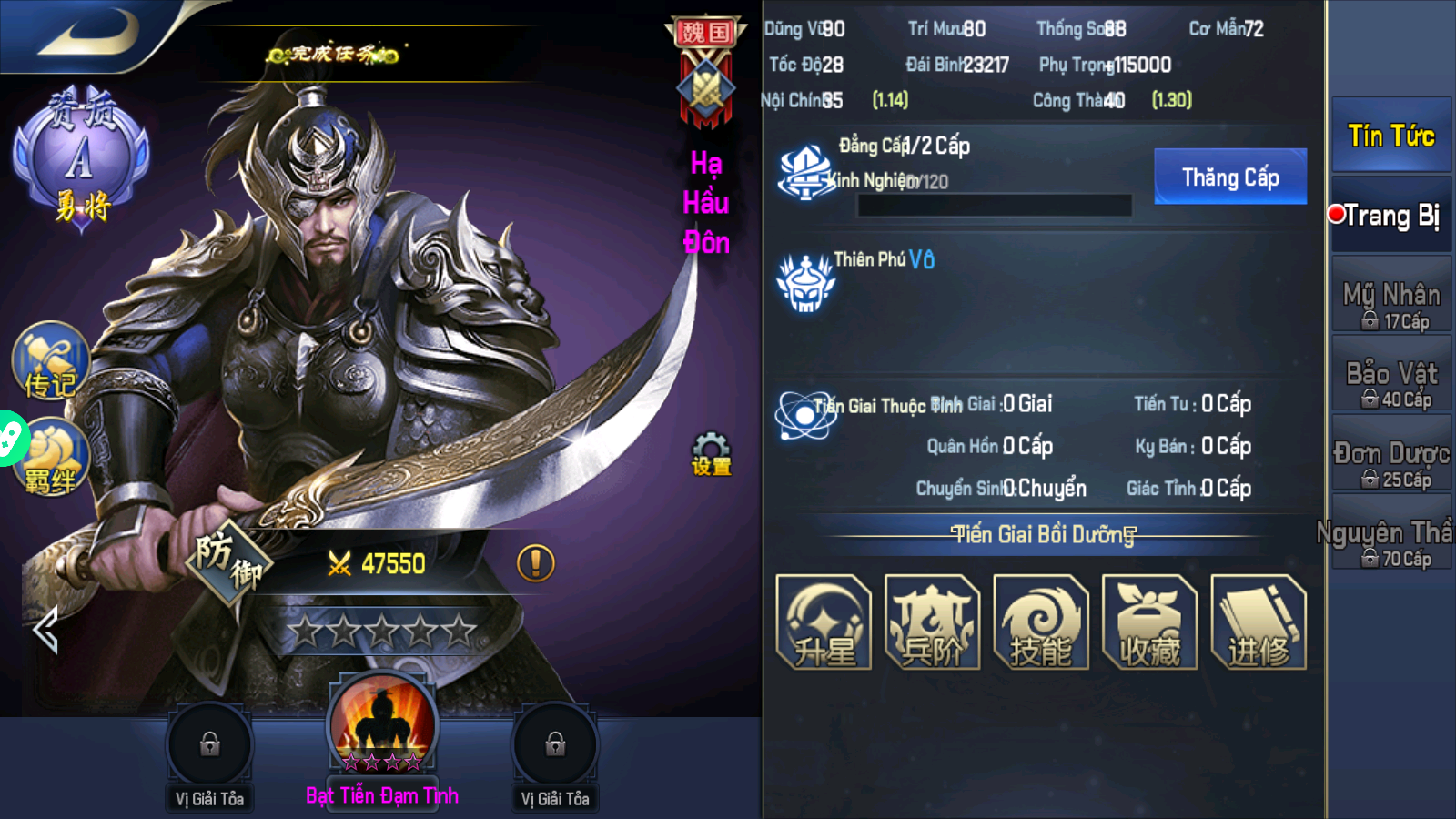1456x819 pixels.
Task: Open the 技能 skills icon
Action: [1041, 622]
